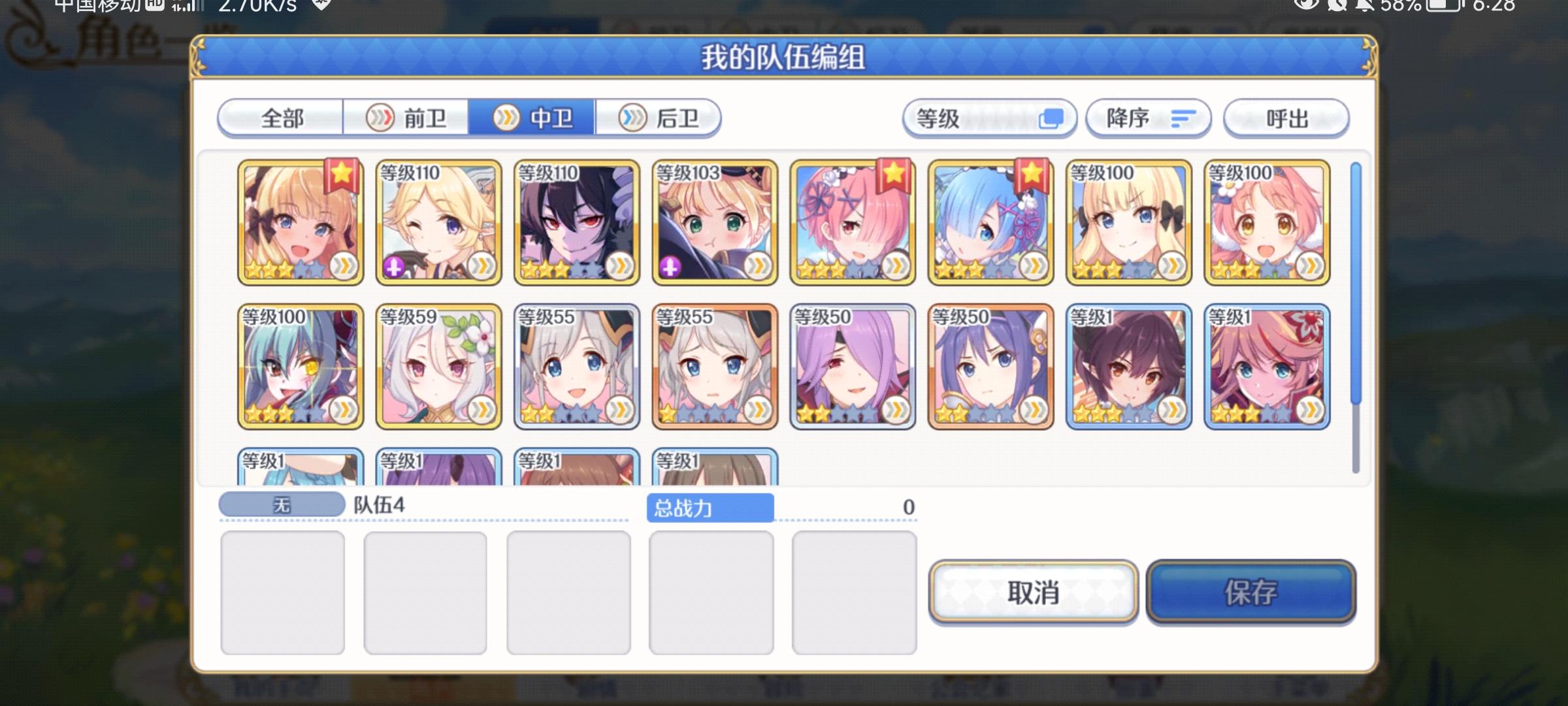Select the Rem character portrait
This screenshot has width=1568, height=706.
point(990,222)
